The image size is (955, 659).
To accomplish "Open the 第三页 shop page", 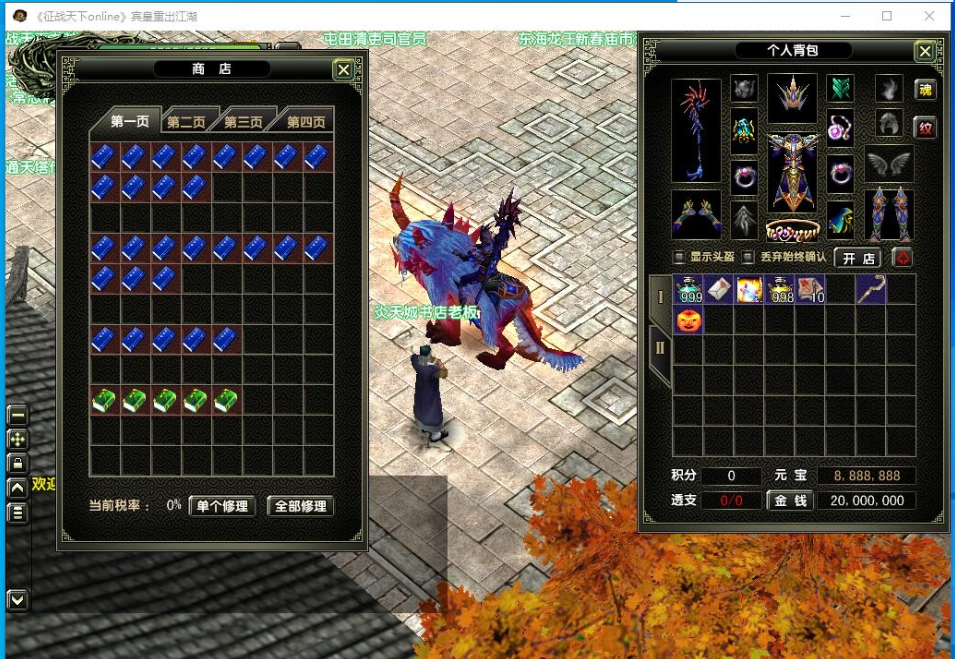I will point(243,122).
